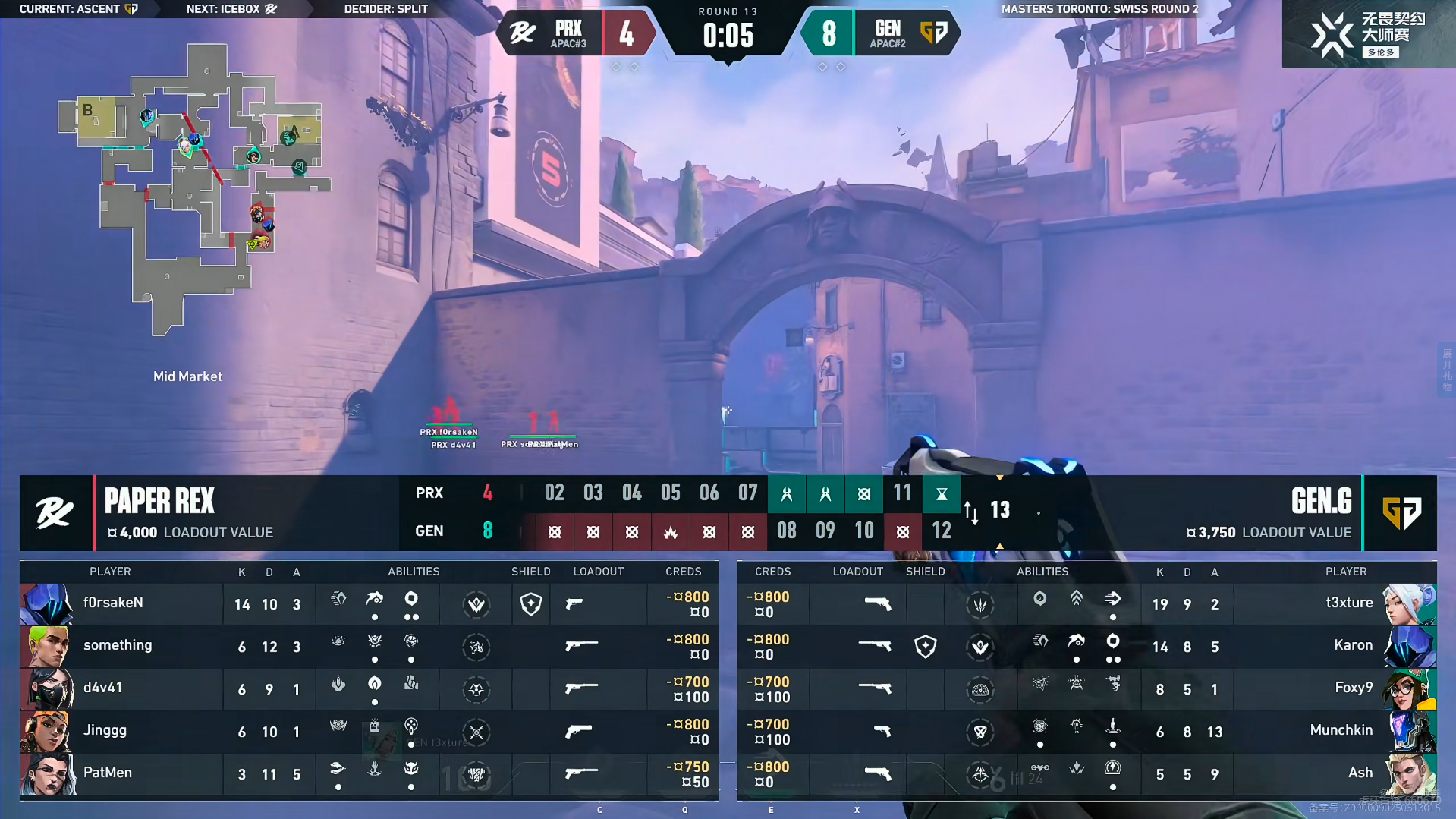Select Munchkin's scoreboard row
Viewport: 1456px width, 819px height.
point(1335,731)
